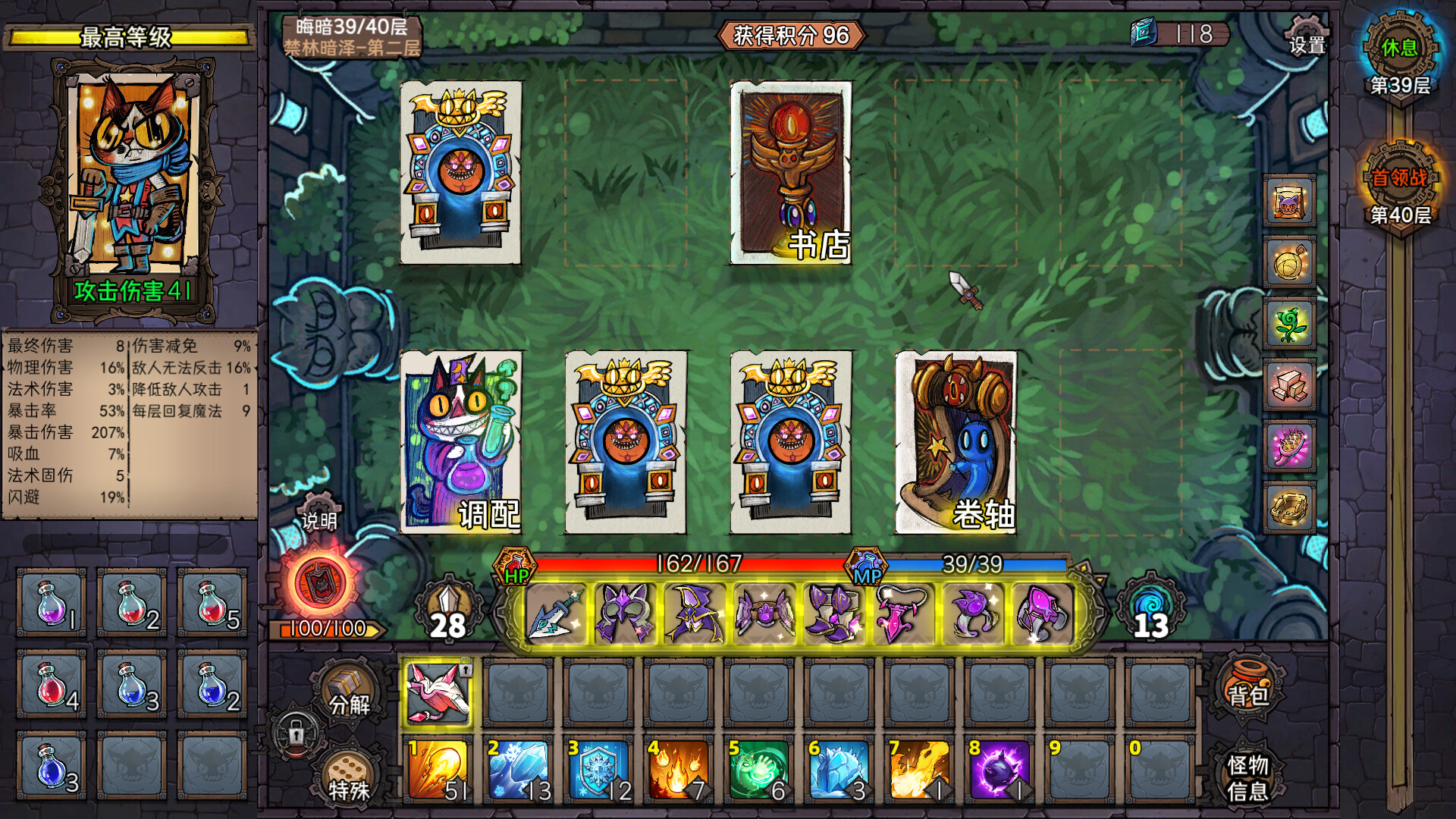The height and width of the screenshot is (819, 1456).
Task: Select the 书店 bookstore card
Action: (790, 173)
